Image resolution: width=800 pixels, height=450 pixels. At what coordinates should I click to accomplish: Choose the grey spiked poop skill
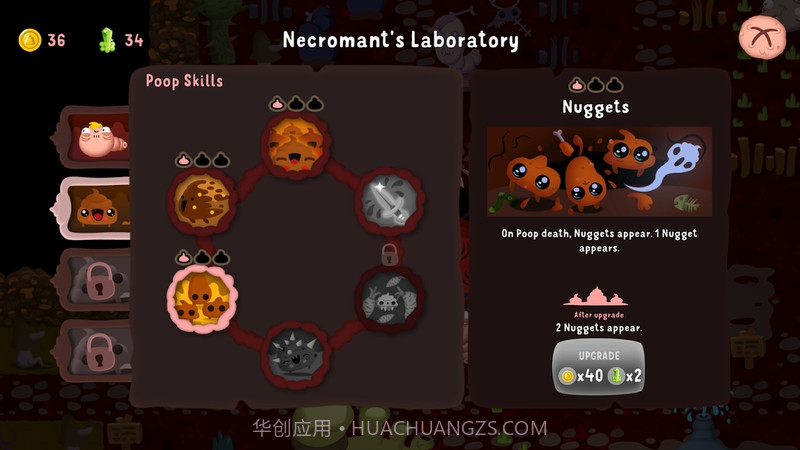tap(296, 353)
